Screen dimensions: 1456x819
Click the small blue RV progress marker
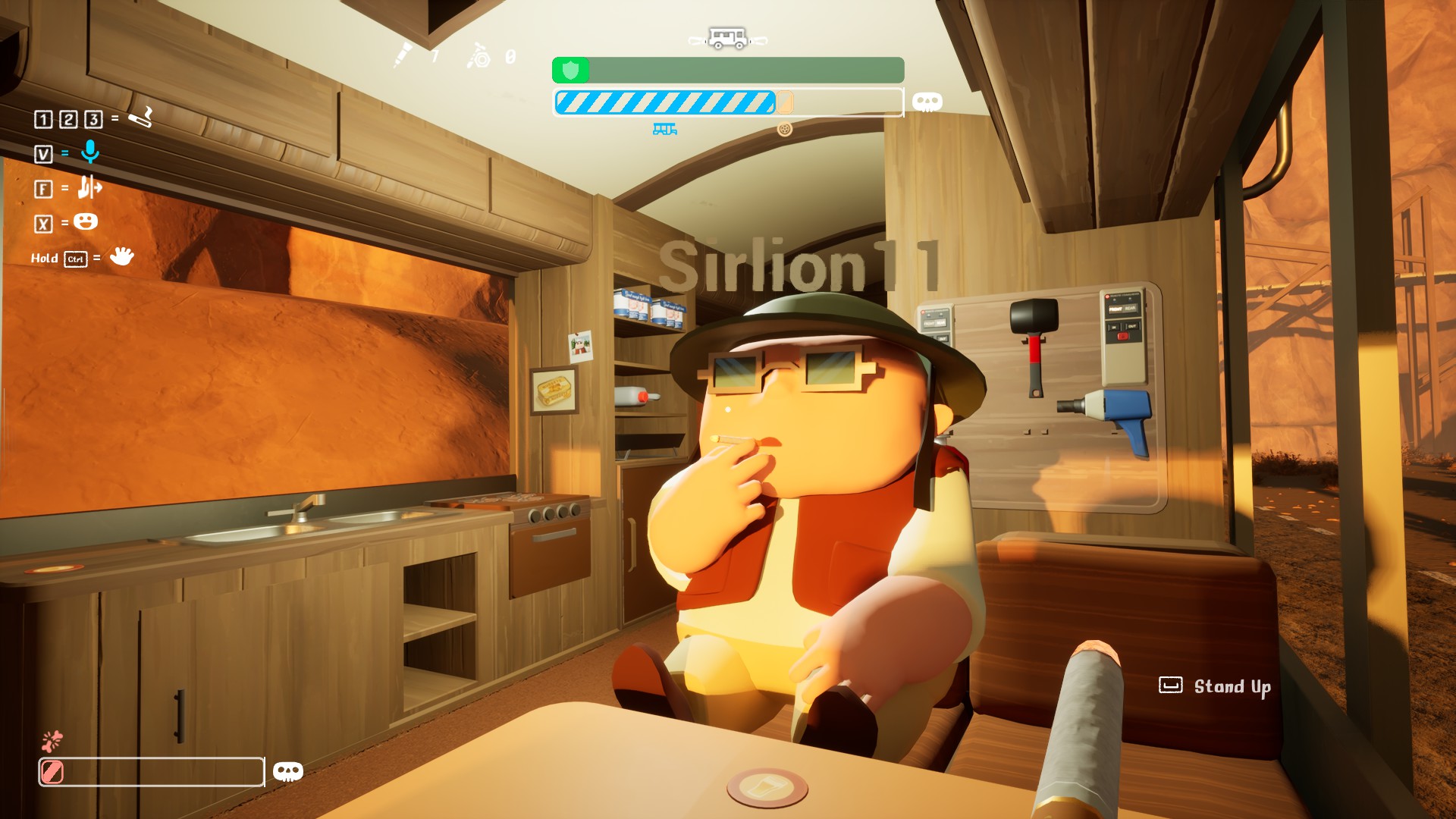click(x=664, y=130)
